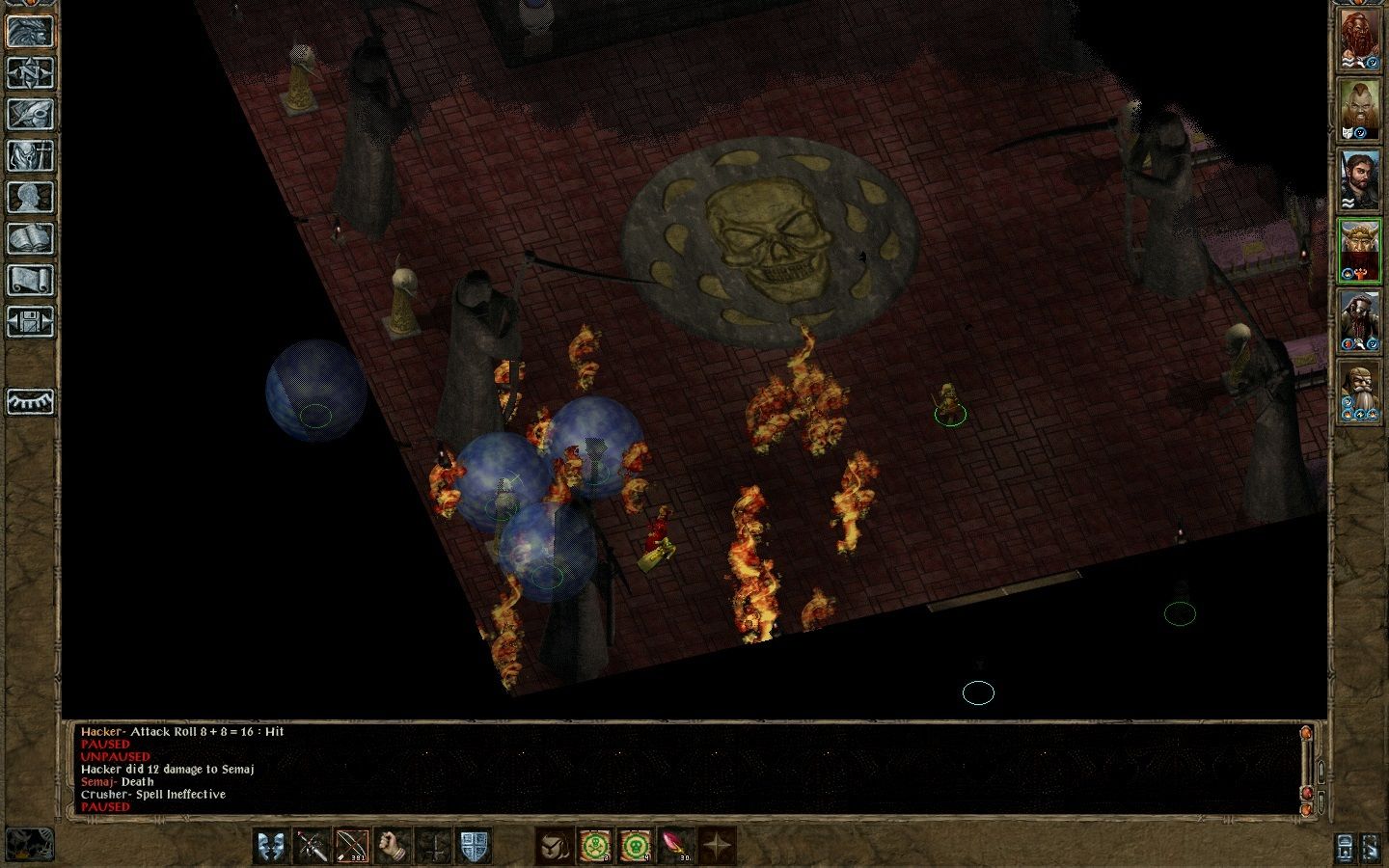This screenshot has width=1389, height=868.
Task: Open the journal with the quill icon
Action: (31, 113)
